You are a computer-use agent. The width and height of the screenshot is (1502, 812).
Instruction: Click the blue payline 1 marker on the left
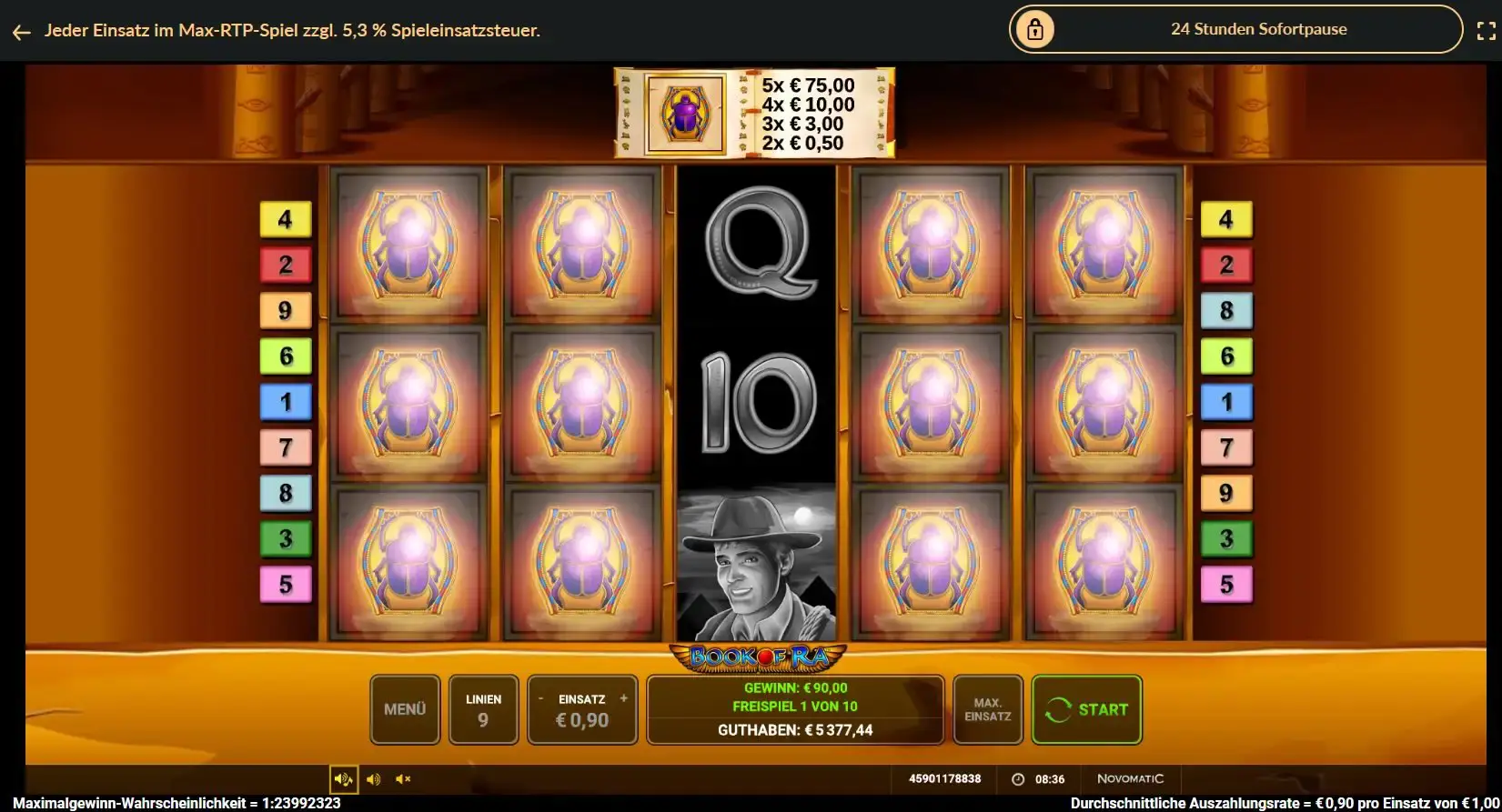click(286, 402)
